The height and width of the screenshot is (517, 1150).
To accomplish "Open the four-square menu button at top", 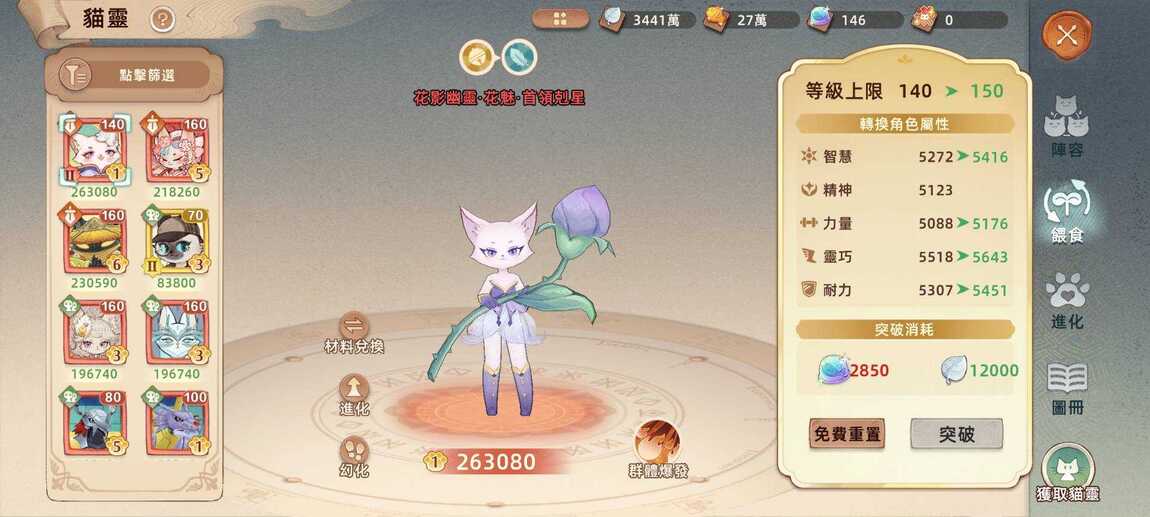I will [x=559, y=19].
